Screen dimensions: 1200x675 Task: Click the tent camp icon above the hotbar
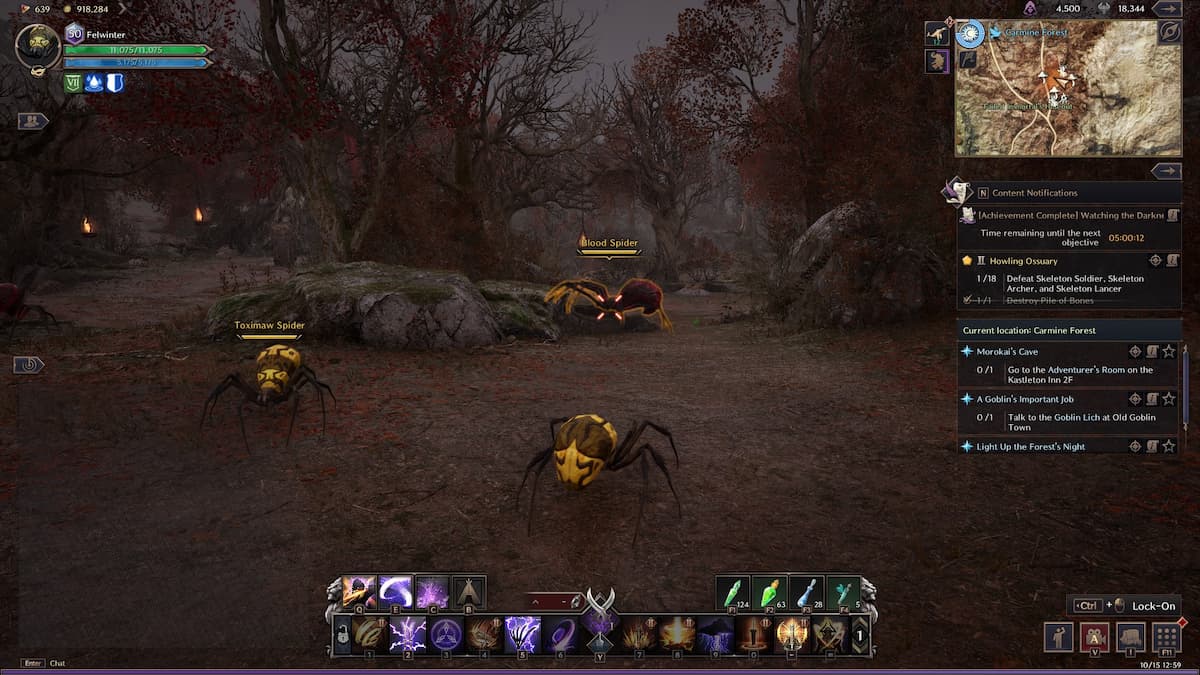[x=469, y=592]
